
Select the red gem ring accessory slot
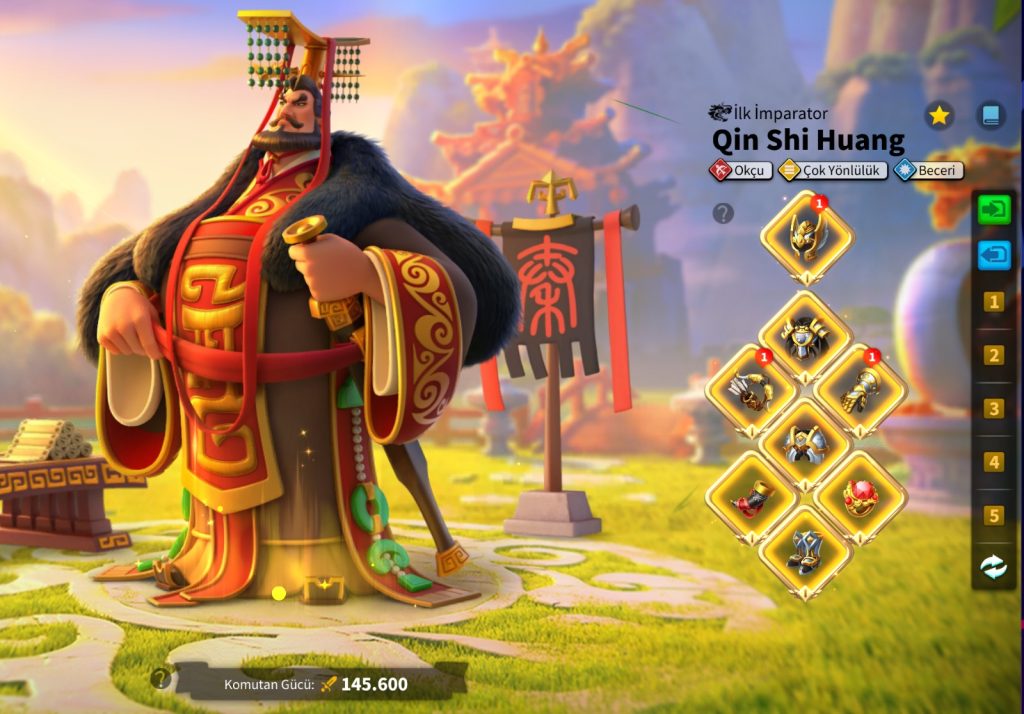click(860, 498)
